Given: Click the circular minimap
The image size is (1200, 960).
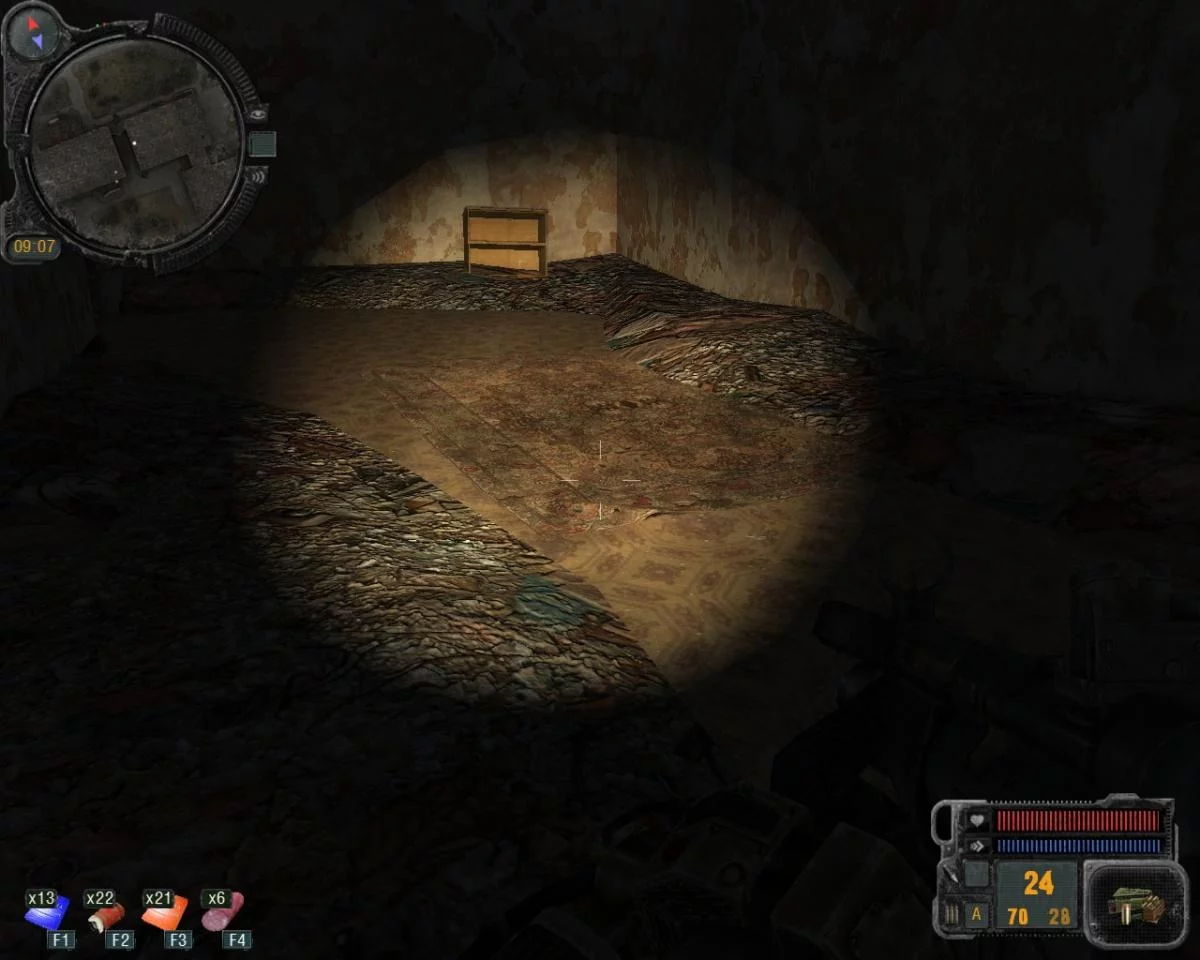Looking at the screenshot, I should pos(133,140).
